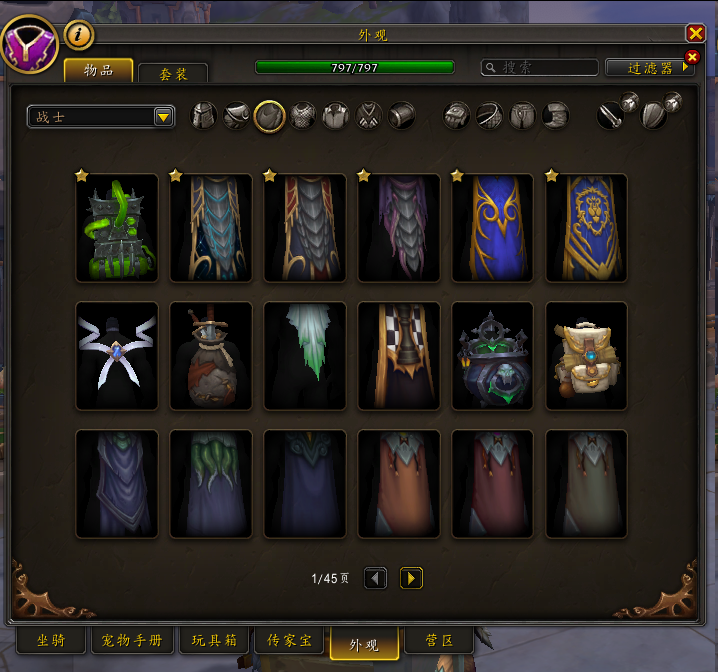Choose the green tentacle spiked cloak
The image size is (718, 672).
point(117,228)
